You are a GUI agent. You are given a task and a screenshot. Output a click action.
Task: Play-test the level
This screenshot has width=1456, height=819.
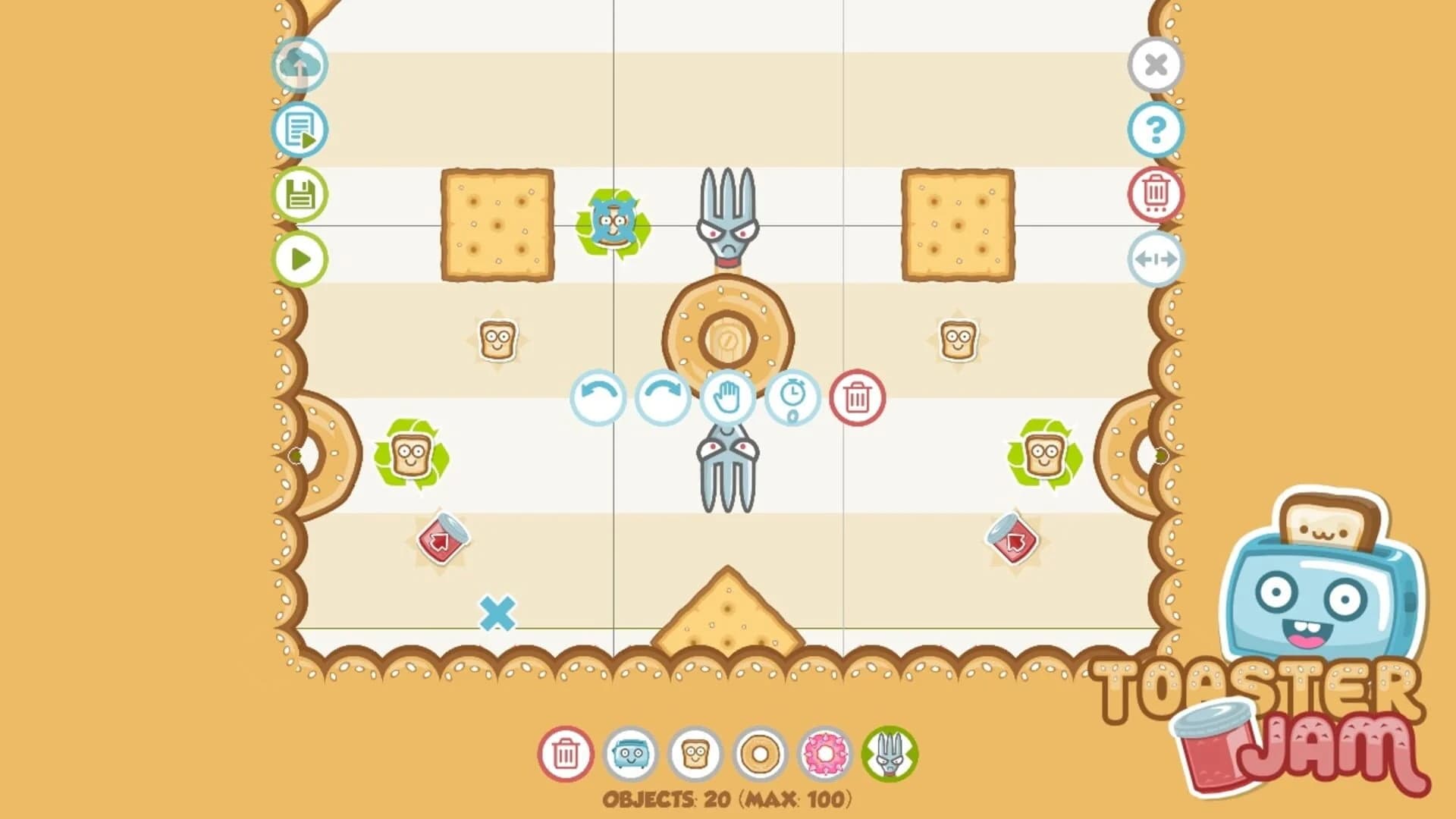(x=300, y=259)
